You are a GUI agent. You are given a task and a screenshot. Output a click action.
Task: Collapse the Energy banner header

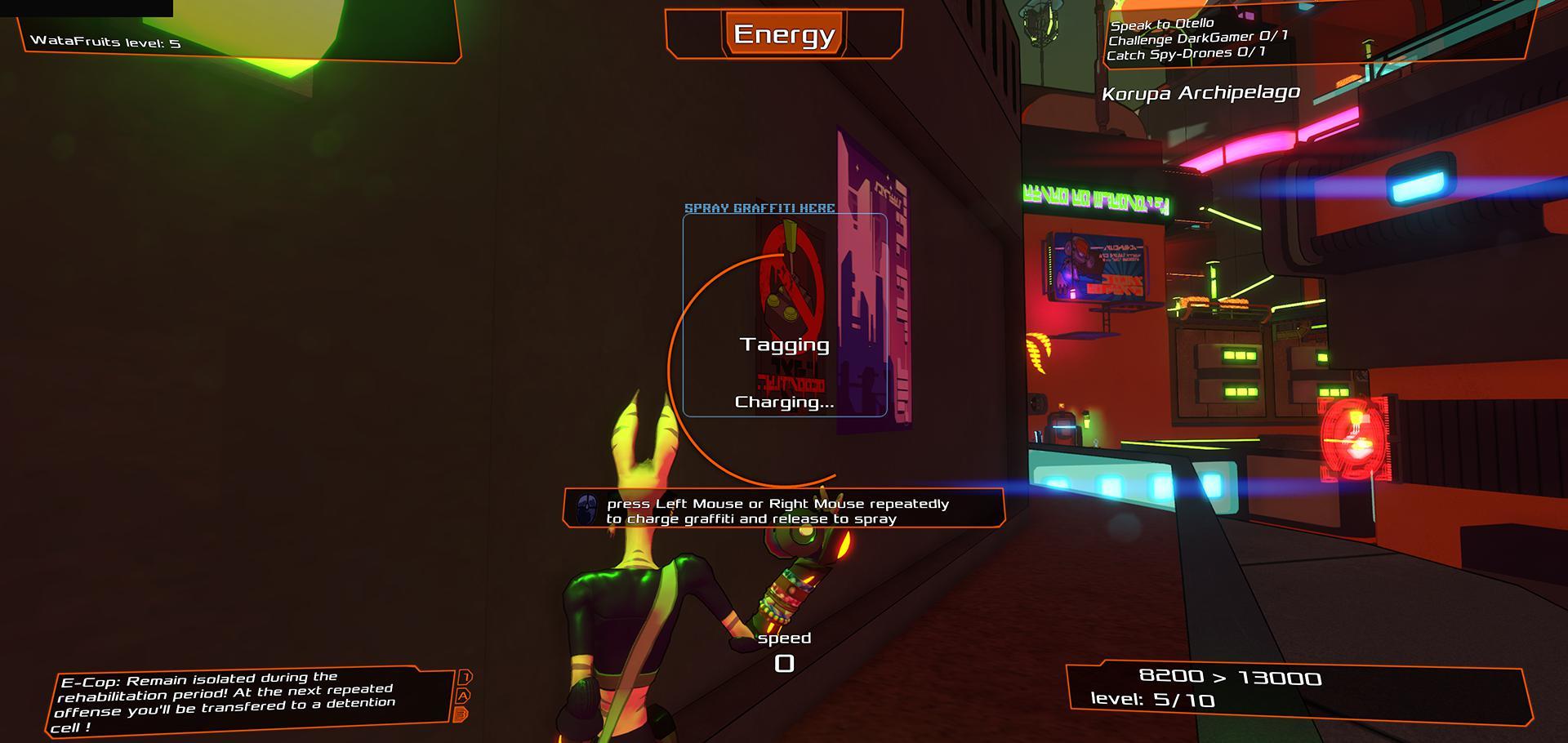click(783, 35)
